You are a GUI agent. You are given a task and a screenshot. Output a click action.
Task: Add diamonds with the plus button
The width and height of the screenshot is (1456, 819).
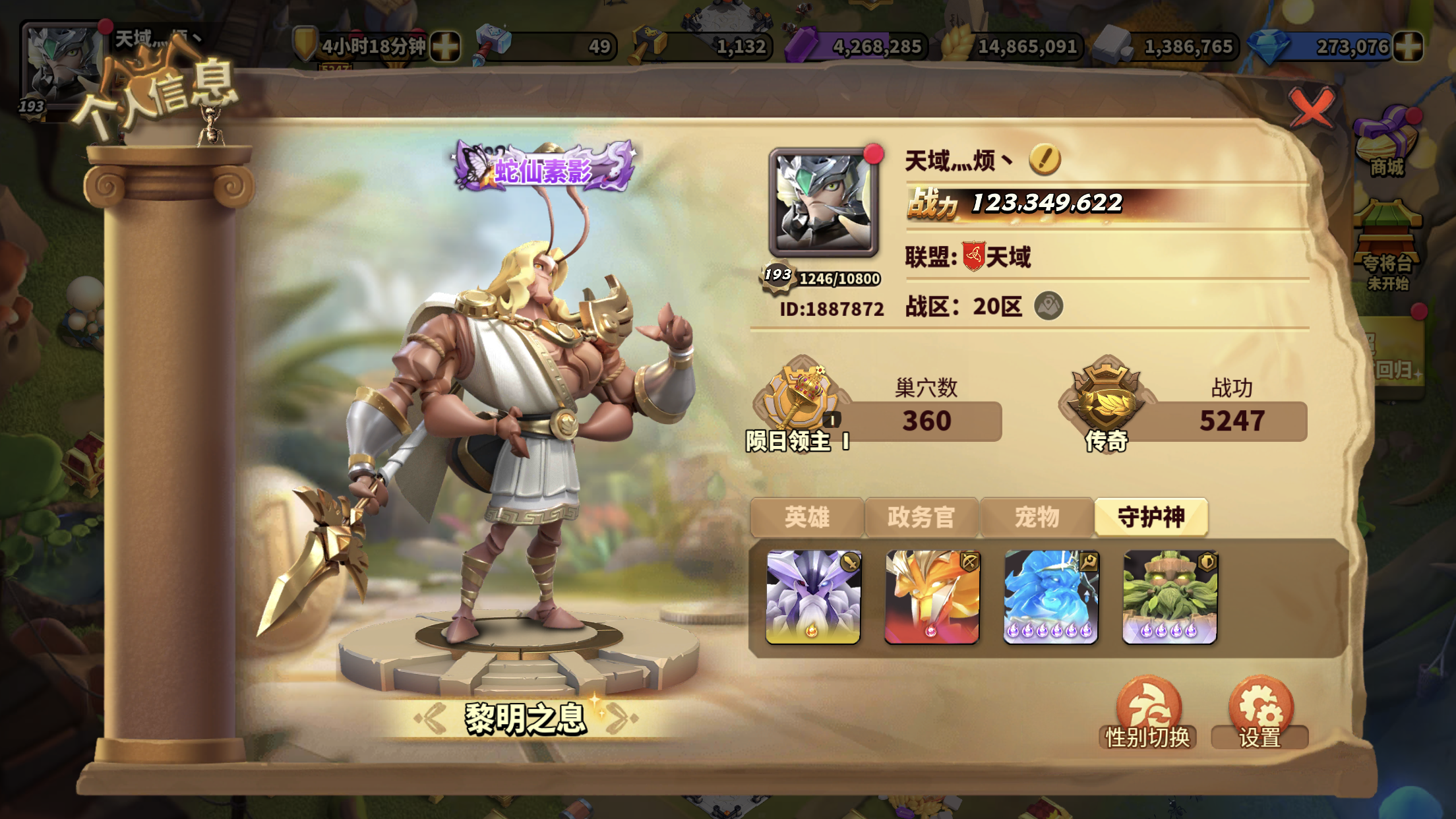coord(1408,47)
